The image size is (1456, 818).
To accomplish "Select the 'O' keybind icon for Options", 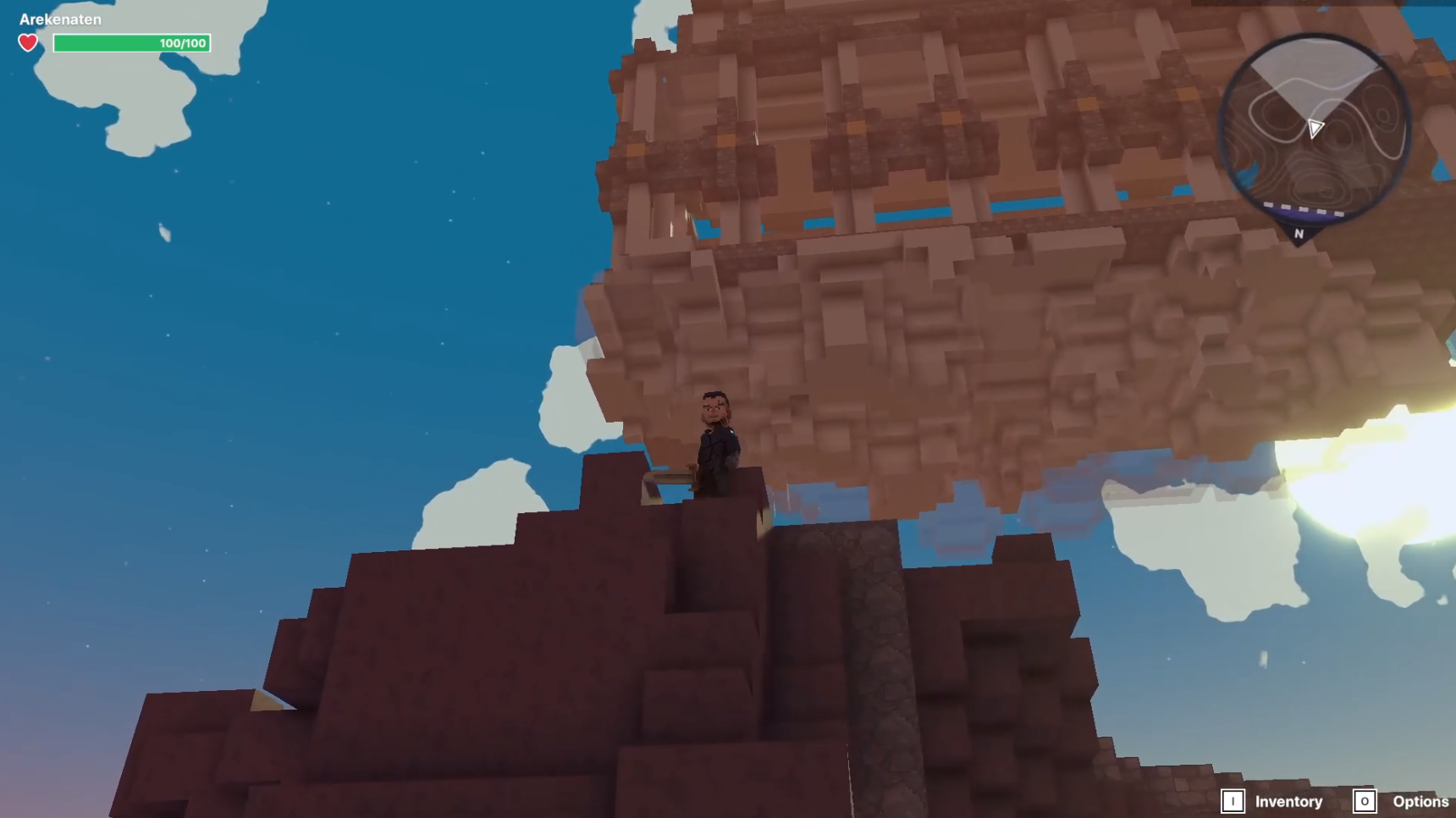I will 1365,800.
